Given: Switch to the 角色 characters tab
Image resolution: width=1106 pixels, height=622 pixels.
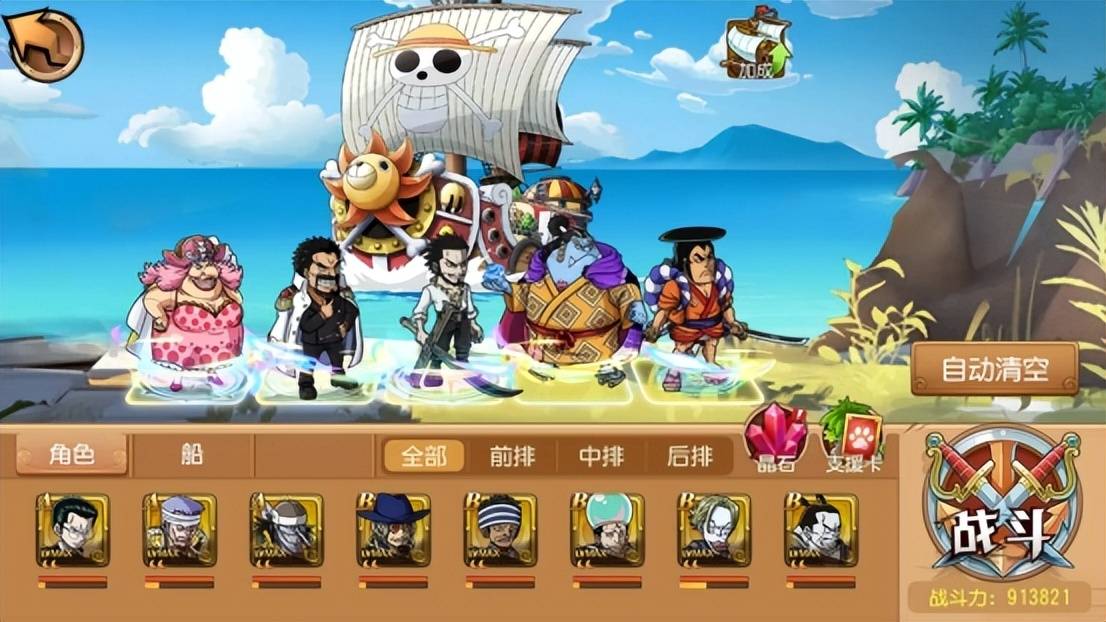Looking at the screenshot, I should point(72,455).
